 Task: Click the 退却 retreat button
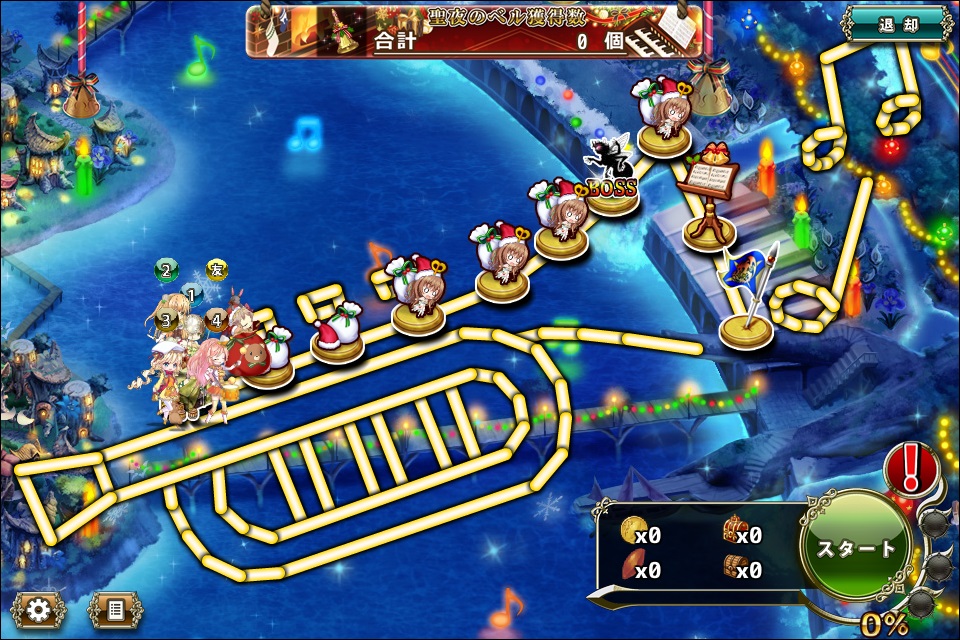[x=897, y=24]
